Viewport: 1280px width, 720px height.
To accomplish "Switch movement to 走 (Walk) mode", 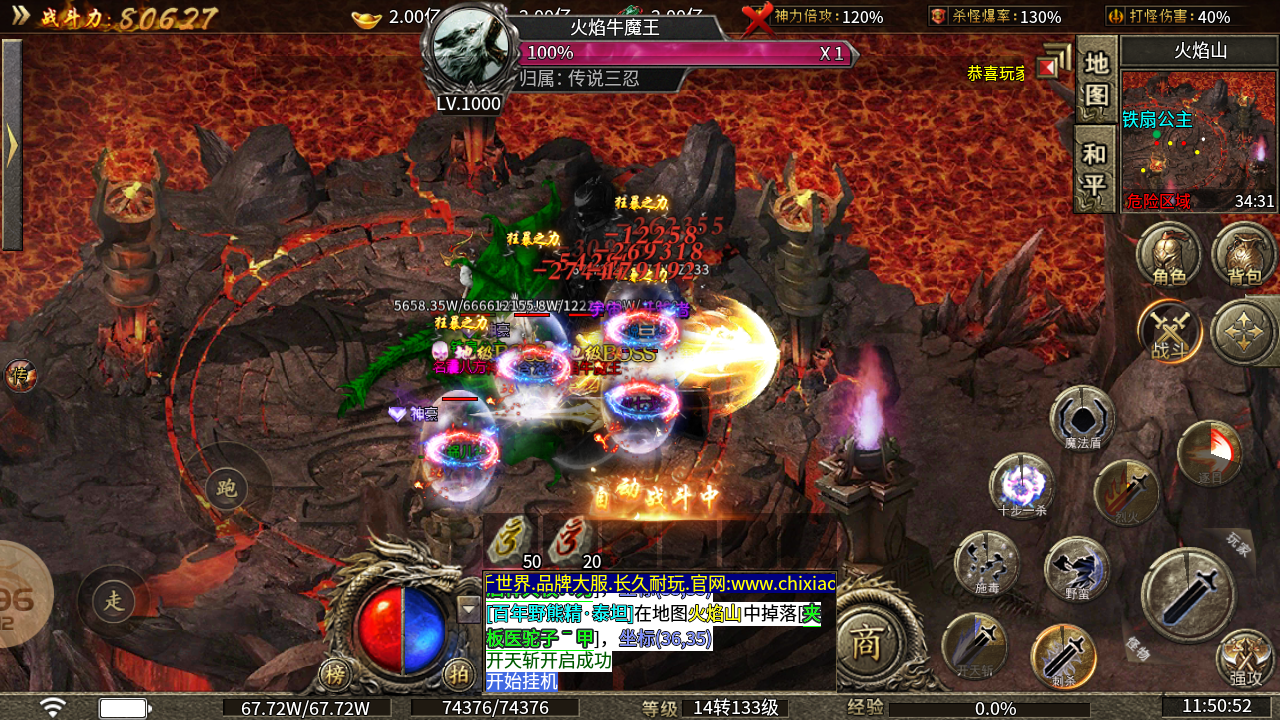I will click(115, 601).
